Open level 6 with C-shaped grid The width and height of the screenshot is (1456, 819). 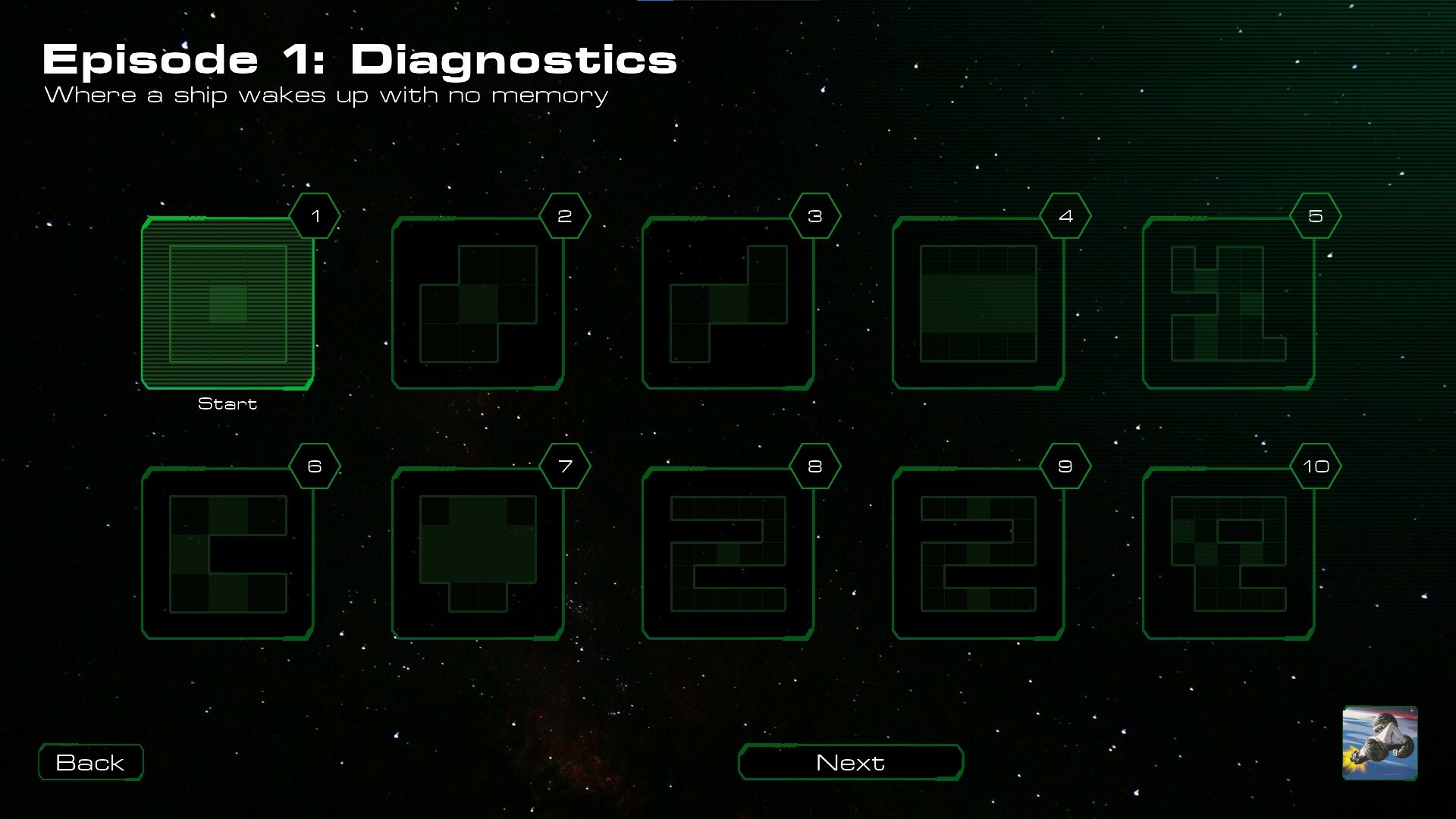(x=227, y=554)
